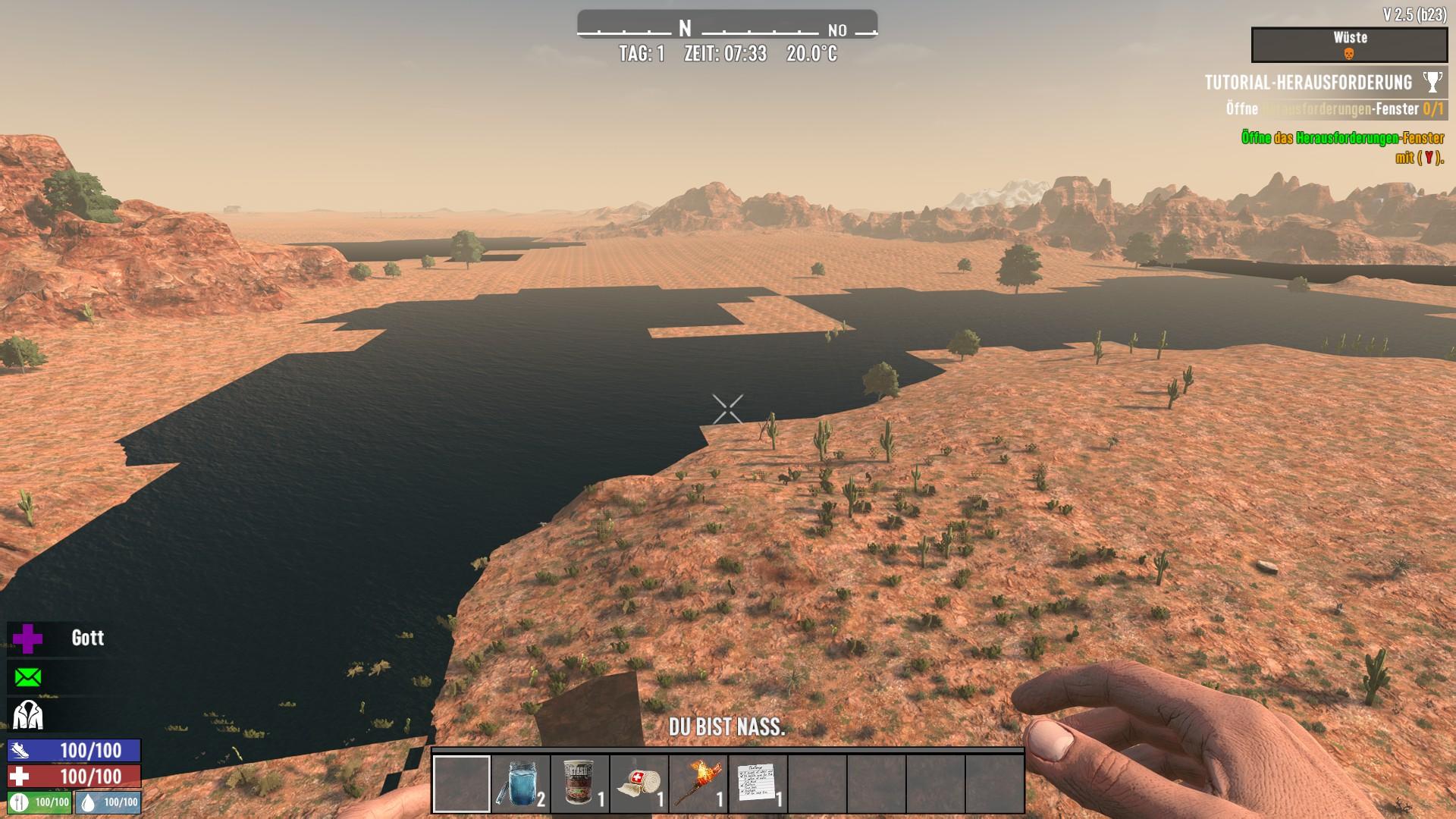Image resolution: width=1456 pixels, height=819 pixels.
Task: Click the purple Gott buff icon
Action: tap(28, 639)
